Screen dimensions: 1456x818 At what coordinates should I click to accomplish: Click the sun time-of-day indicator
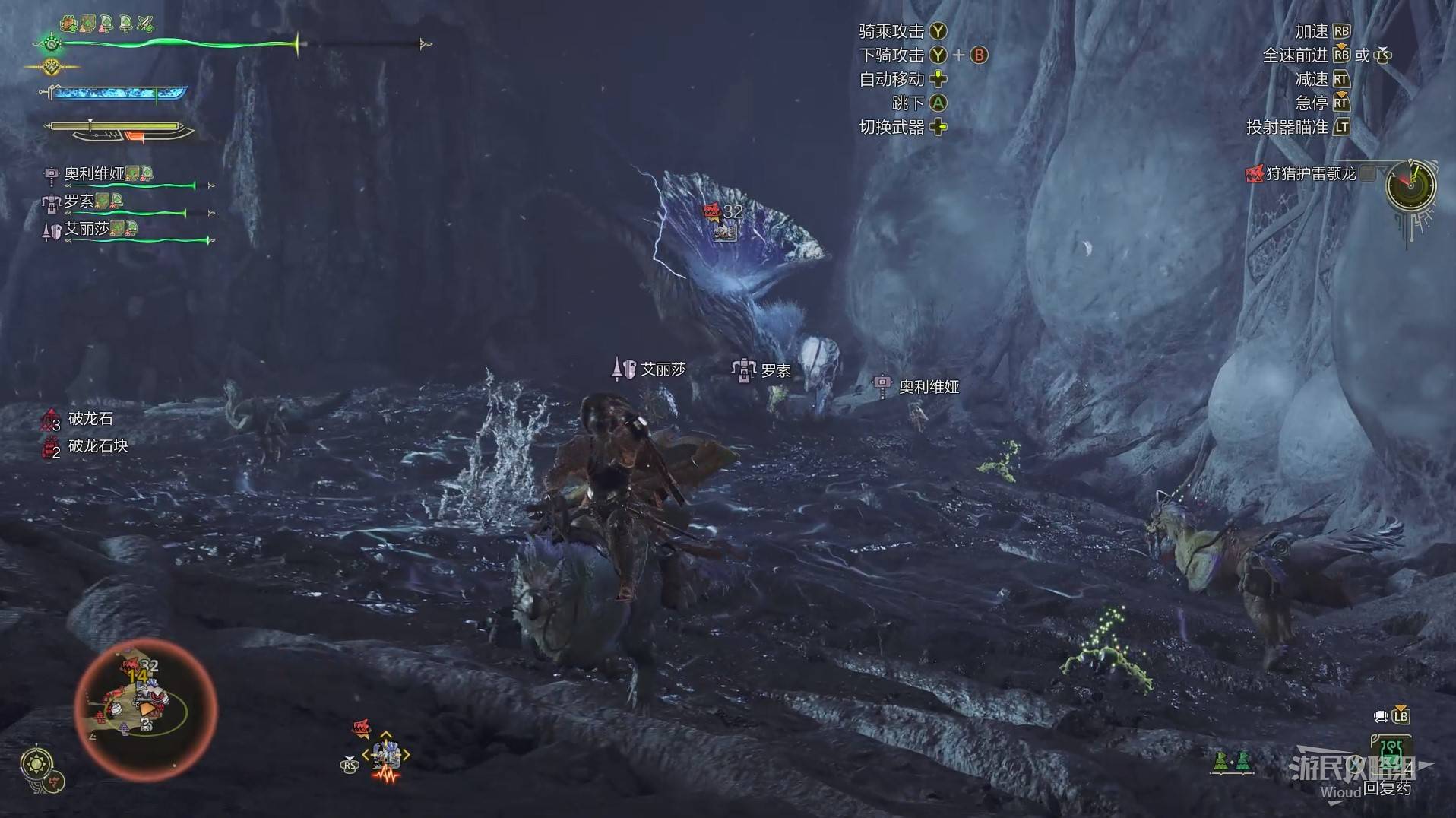[x=36, y=763]
